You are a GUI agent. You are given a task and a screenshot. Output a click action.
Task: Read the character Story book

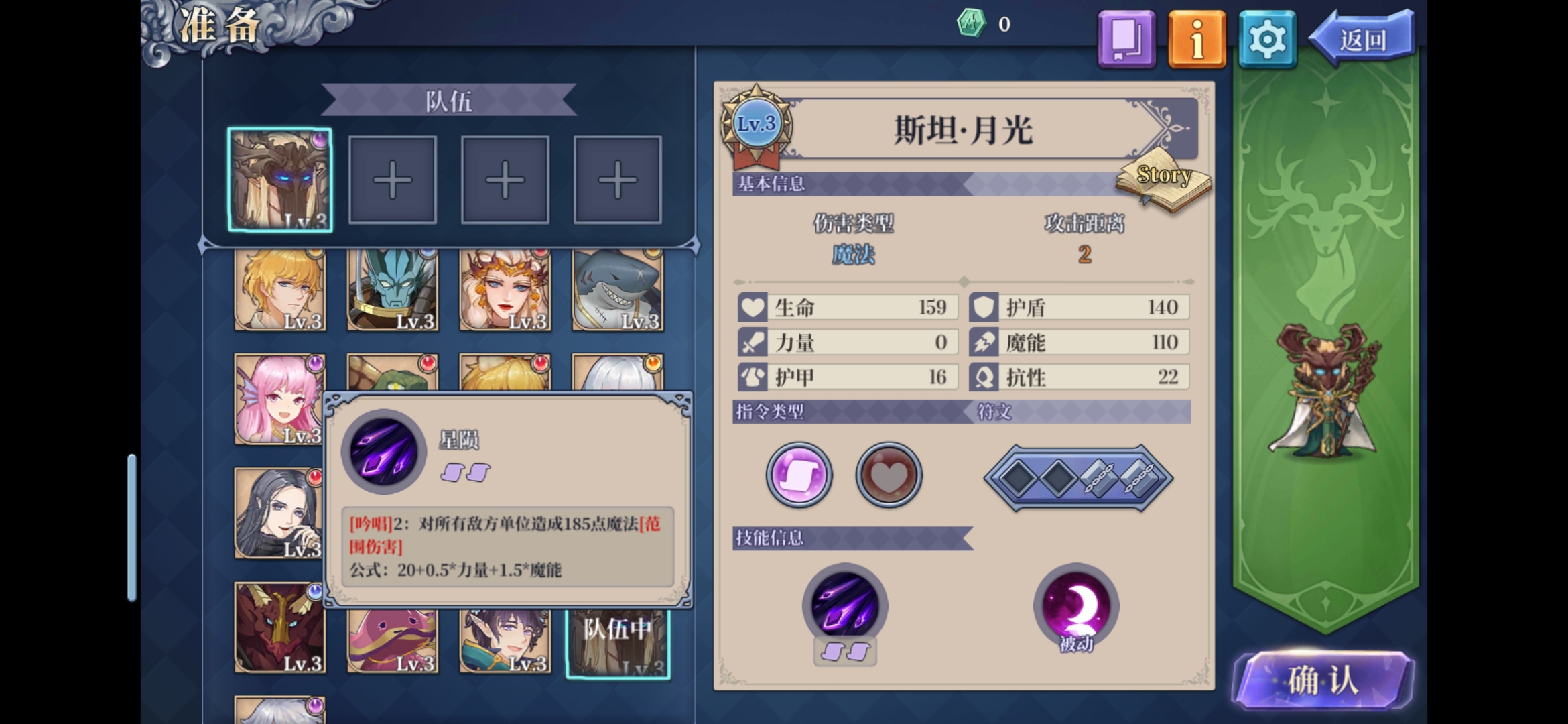tap(1164, 180)
